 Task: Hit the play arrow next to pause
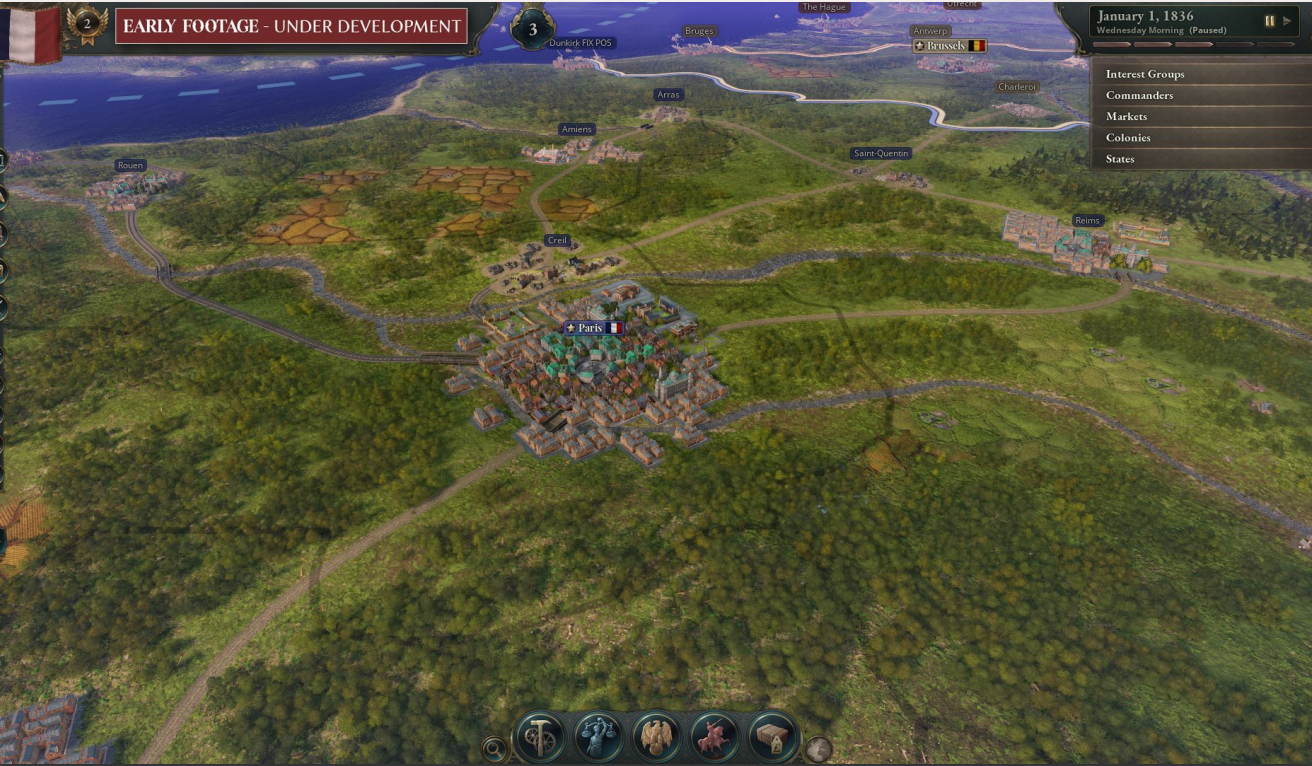tap(1287, 20)
